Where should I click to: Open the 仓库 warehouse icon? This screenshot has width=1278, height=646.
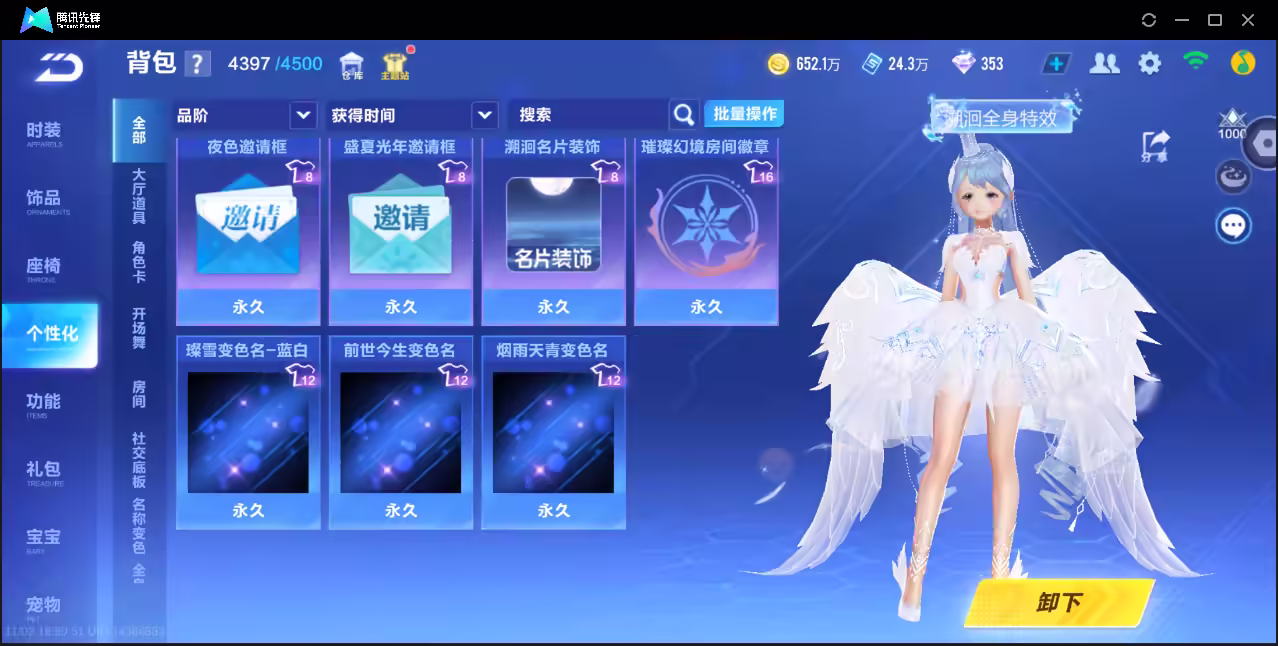(352, 65)
